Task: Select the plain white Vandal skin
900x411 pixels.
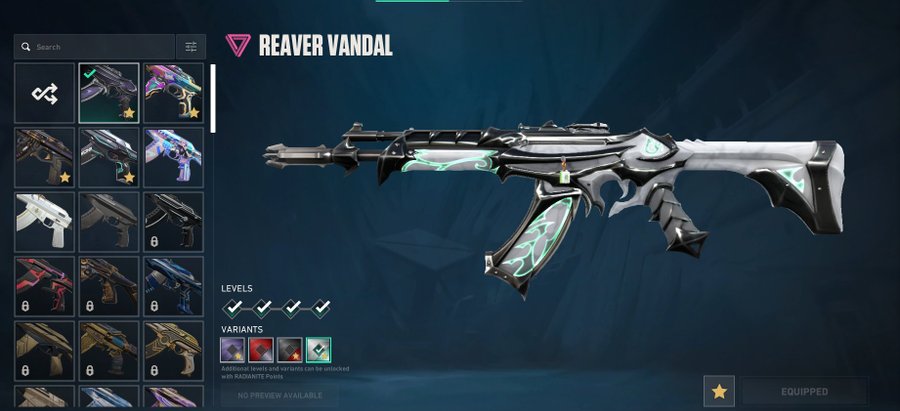Action: pyautogui.click(x=44, y=221)
